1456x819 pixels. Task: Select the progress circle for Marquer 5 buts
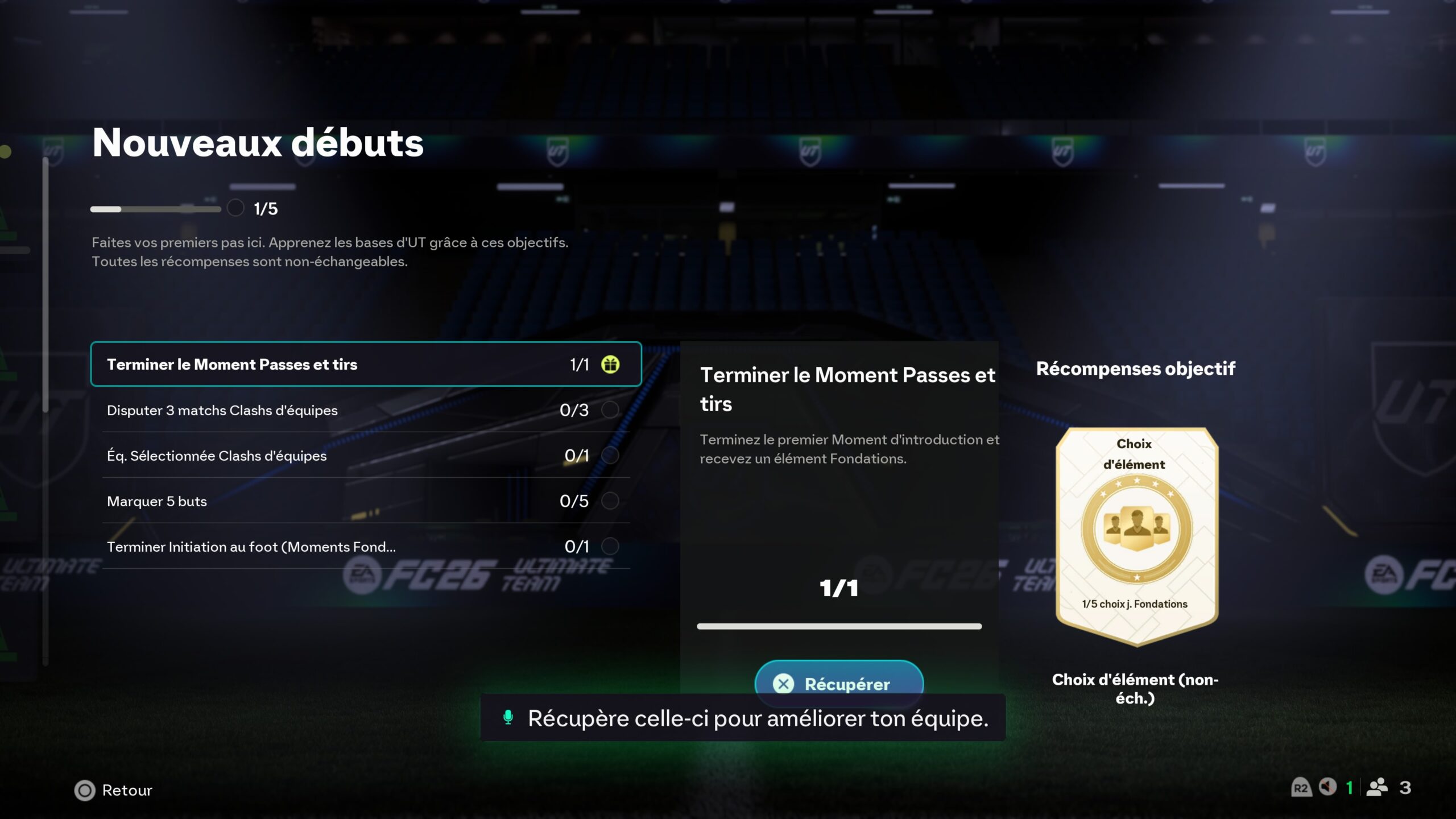pyautogui.click(x=610, y=501)
